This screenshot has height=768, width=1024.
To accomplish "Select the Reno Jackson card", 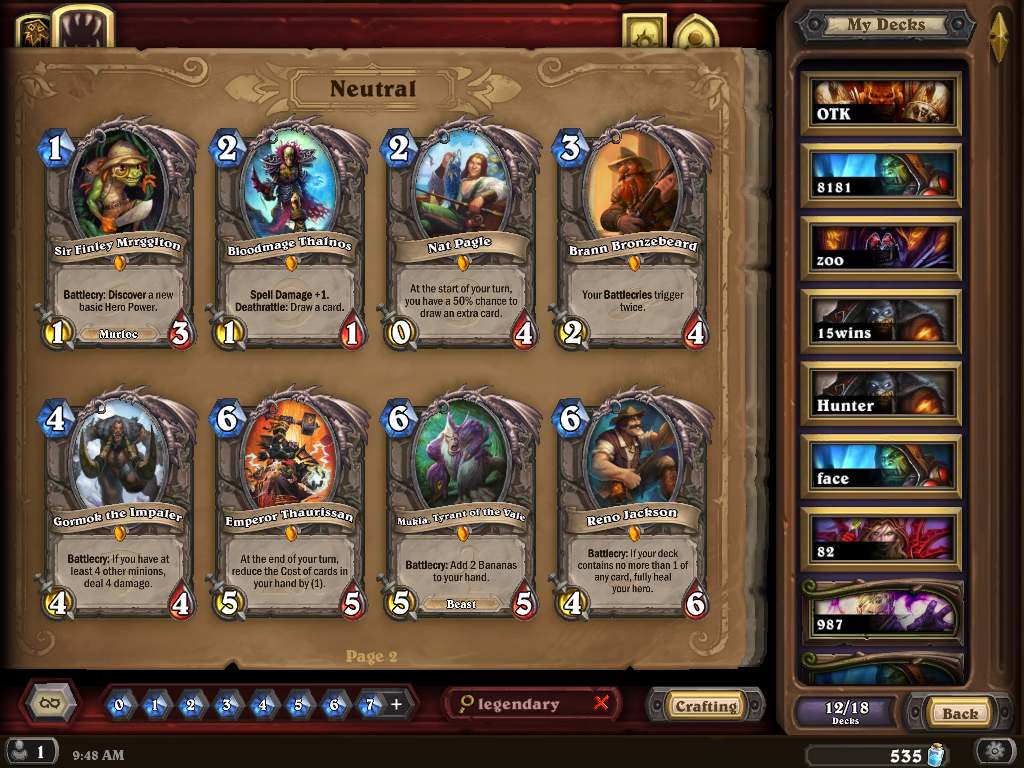I will [632, 505].
